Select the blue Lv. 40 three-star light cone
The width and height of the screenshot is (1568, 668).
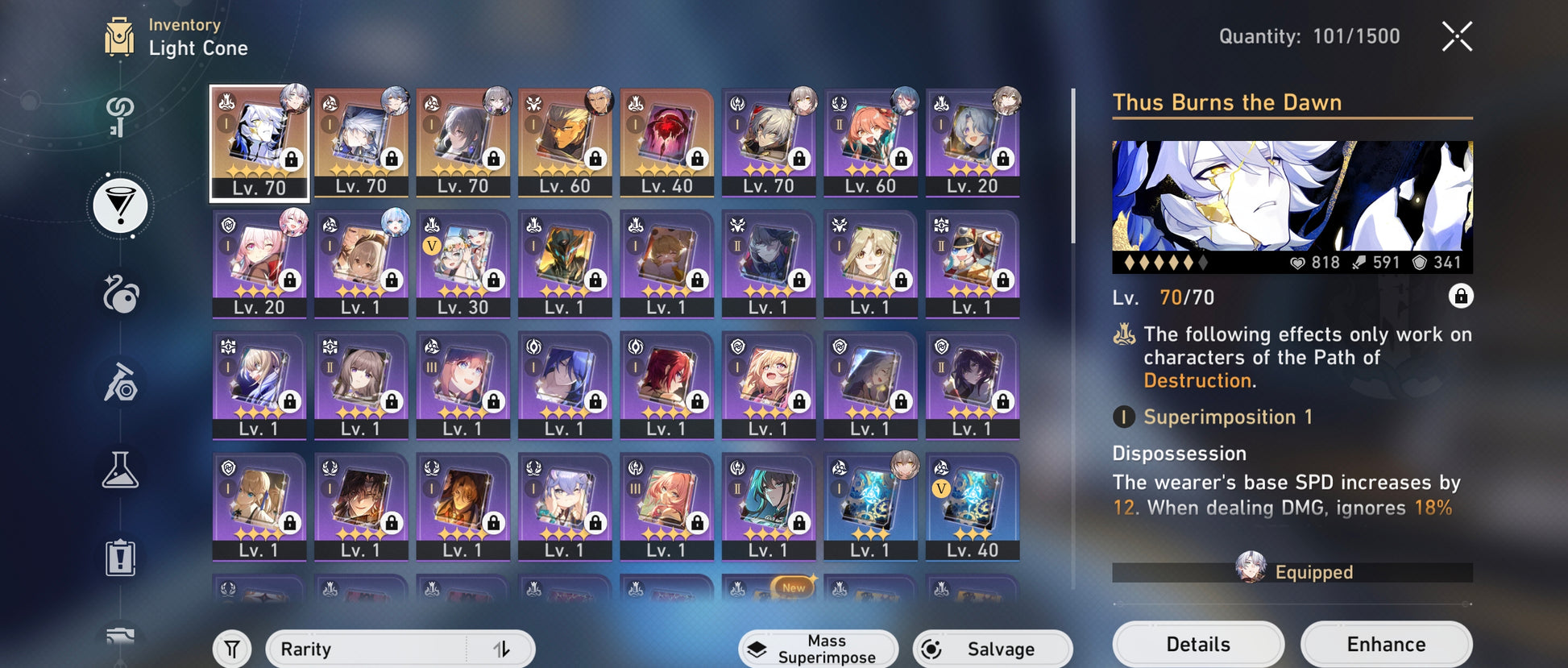pos(972,506)
